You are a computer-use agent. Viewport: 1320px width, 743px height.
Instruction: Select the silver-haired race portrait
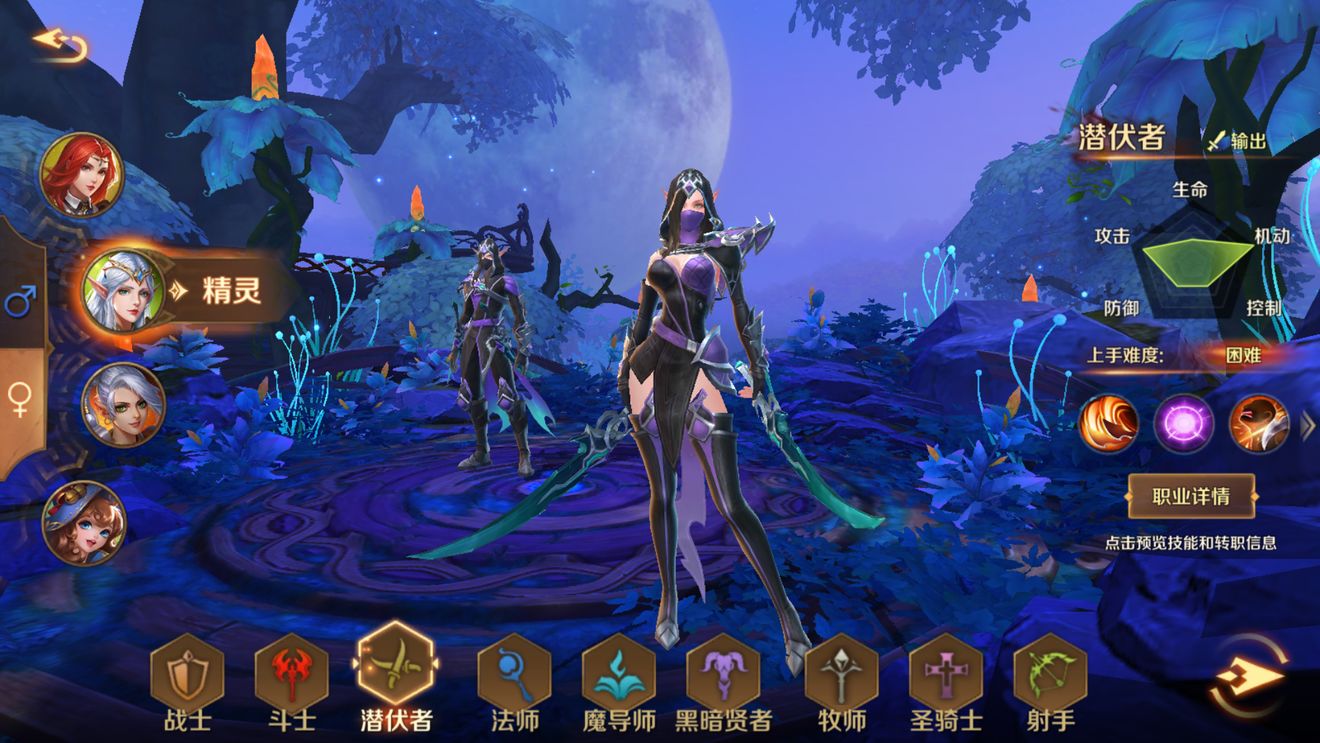[x=123, y=404]
